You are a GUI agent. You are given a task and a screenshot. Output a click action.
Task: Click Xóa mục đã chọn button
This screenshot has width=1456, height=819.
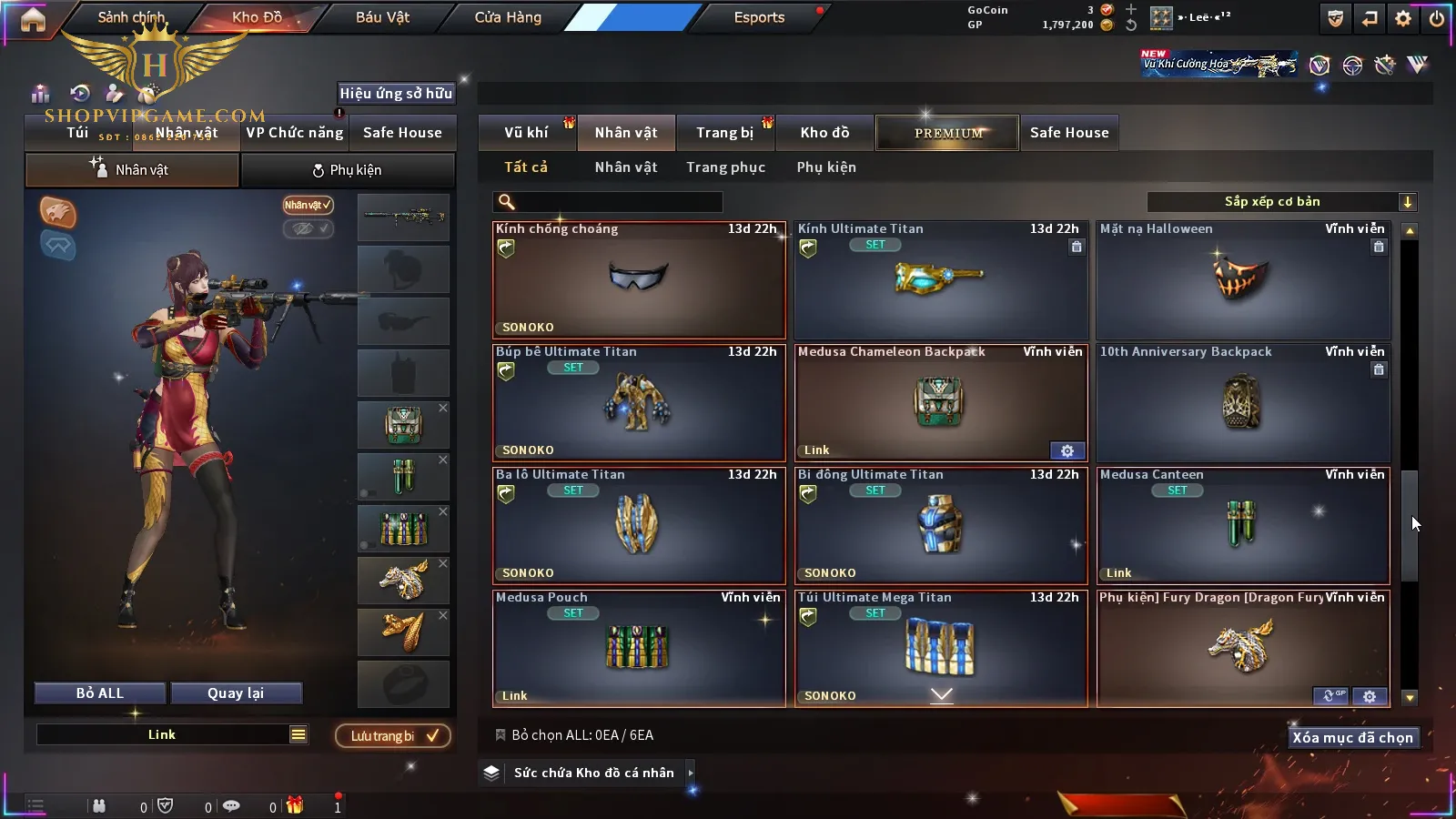tap(1352, 738)
